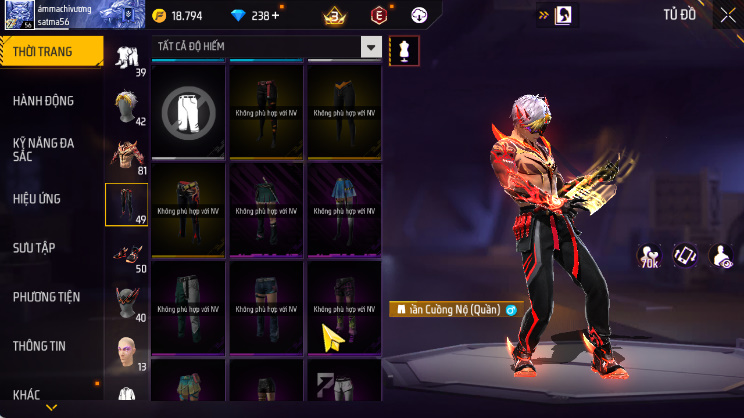Tap the rotate phone icon
744x418 pixels.
click(685, 256)
